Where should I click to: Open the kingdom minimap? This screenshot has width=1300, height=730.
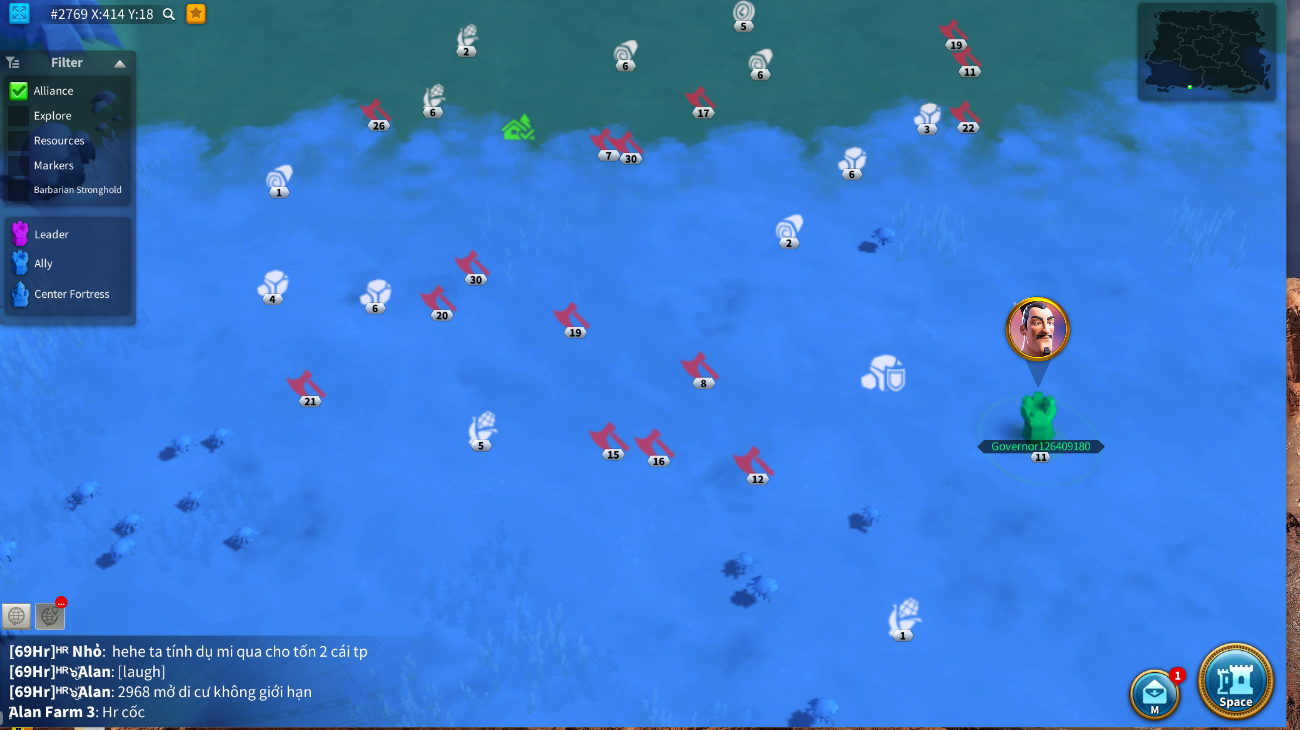(1207, 51)
